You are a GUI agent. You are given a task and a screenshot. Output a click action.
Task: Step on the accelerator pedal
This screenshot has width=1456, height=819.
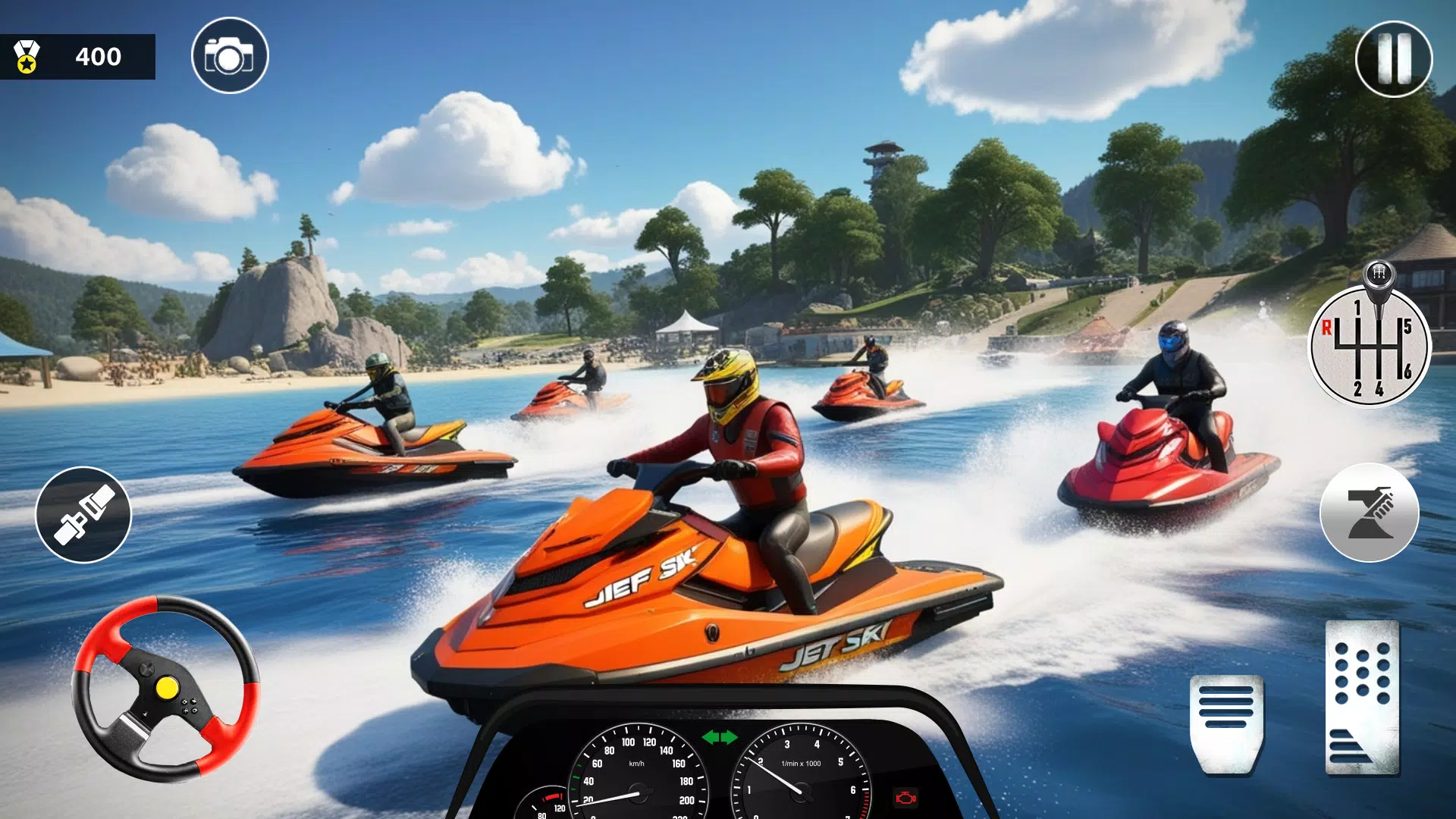click(x=1362, y=698)
